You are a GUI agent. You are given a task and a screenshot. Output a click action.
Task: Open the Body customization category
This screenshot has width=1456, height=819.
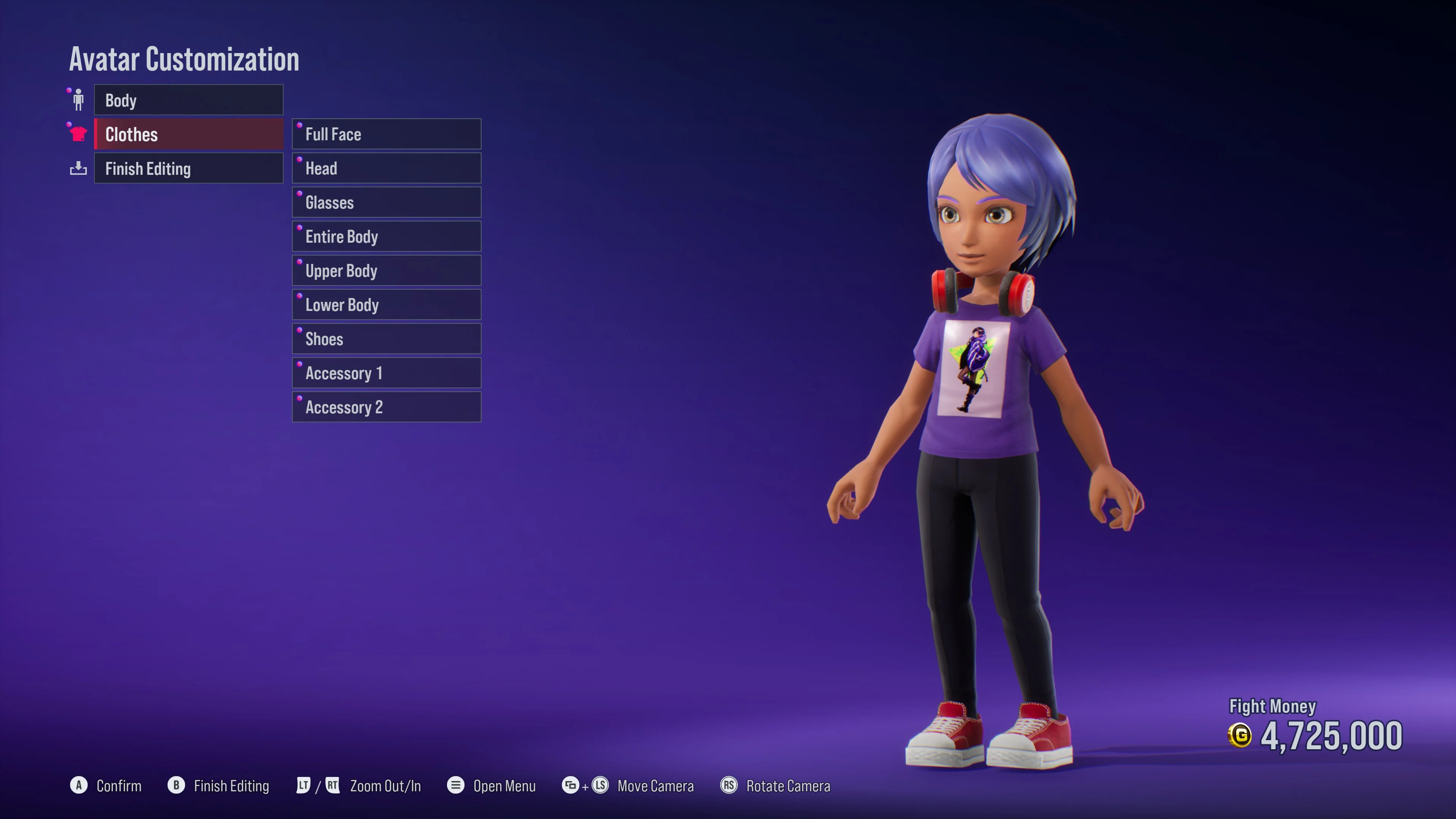pyautogui.click(x=188, y=100)
